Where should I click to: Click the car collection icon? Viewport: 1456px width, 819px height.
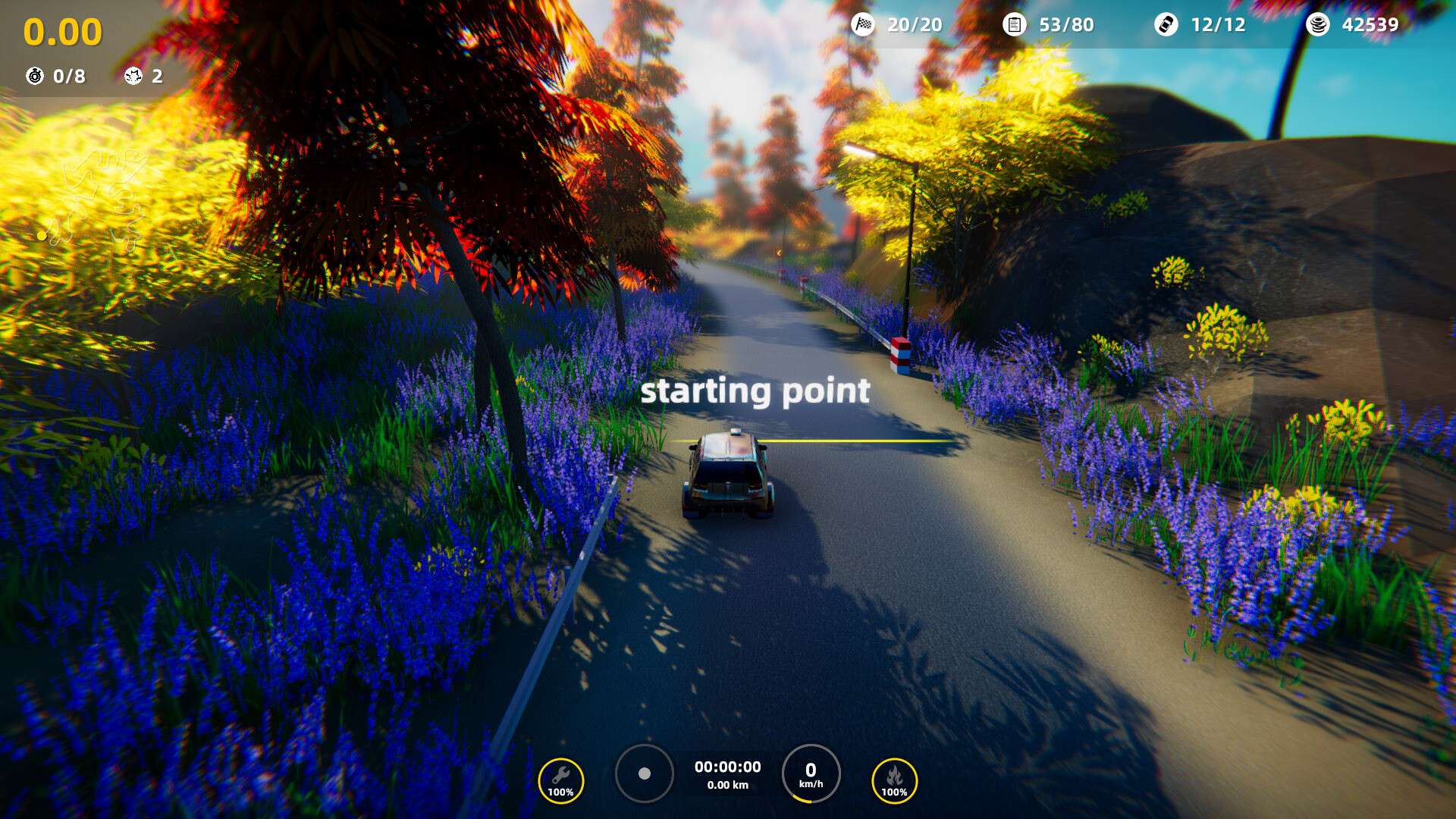pos(1166,24)
